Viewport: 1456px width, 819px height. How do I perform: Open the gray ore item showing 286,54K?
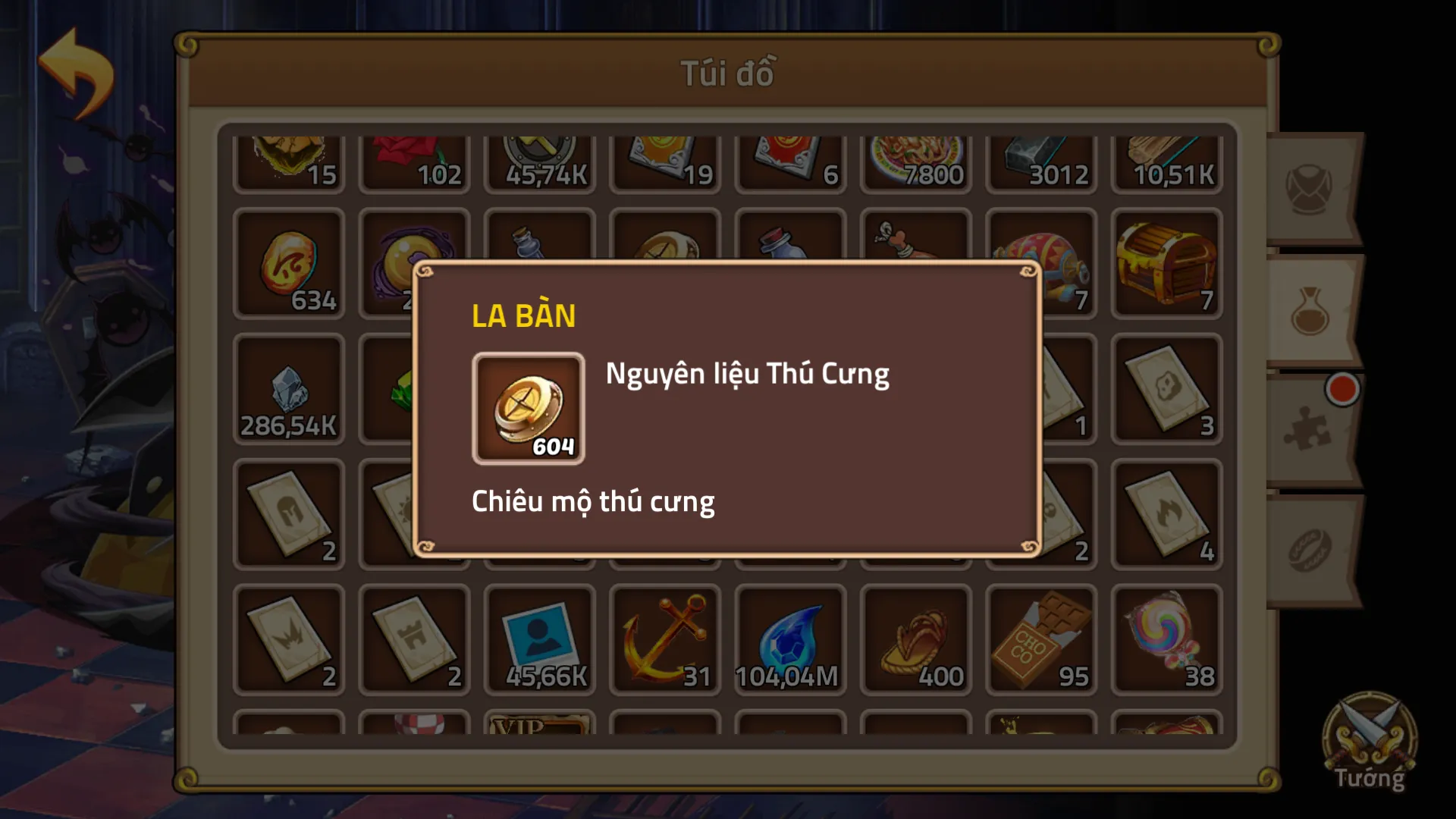coord(290,391)
